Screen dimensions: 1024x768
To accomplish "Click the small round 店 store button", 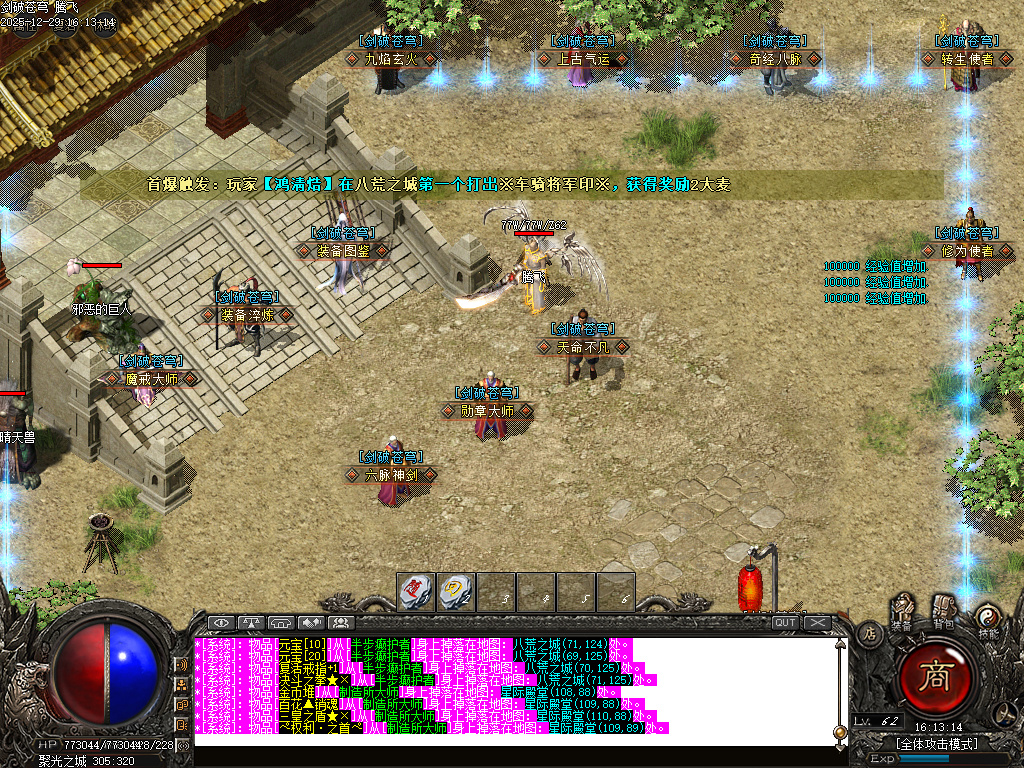I will (x=869, y=632).
